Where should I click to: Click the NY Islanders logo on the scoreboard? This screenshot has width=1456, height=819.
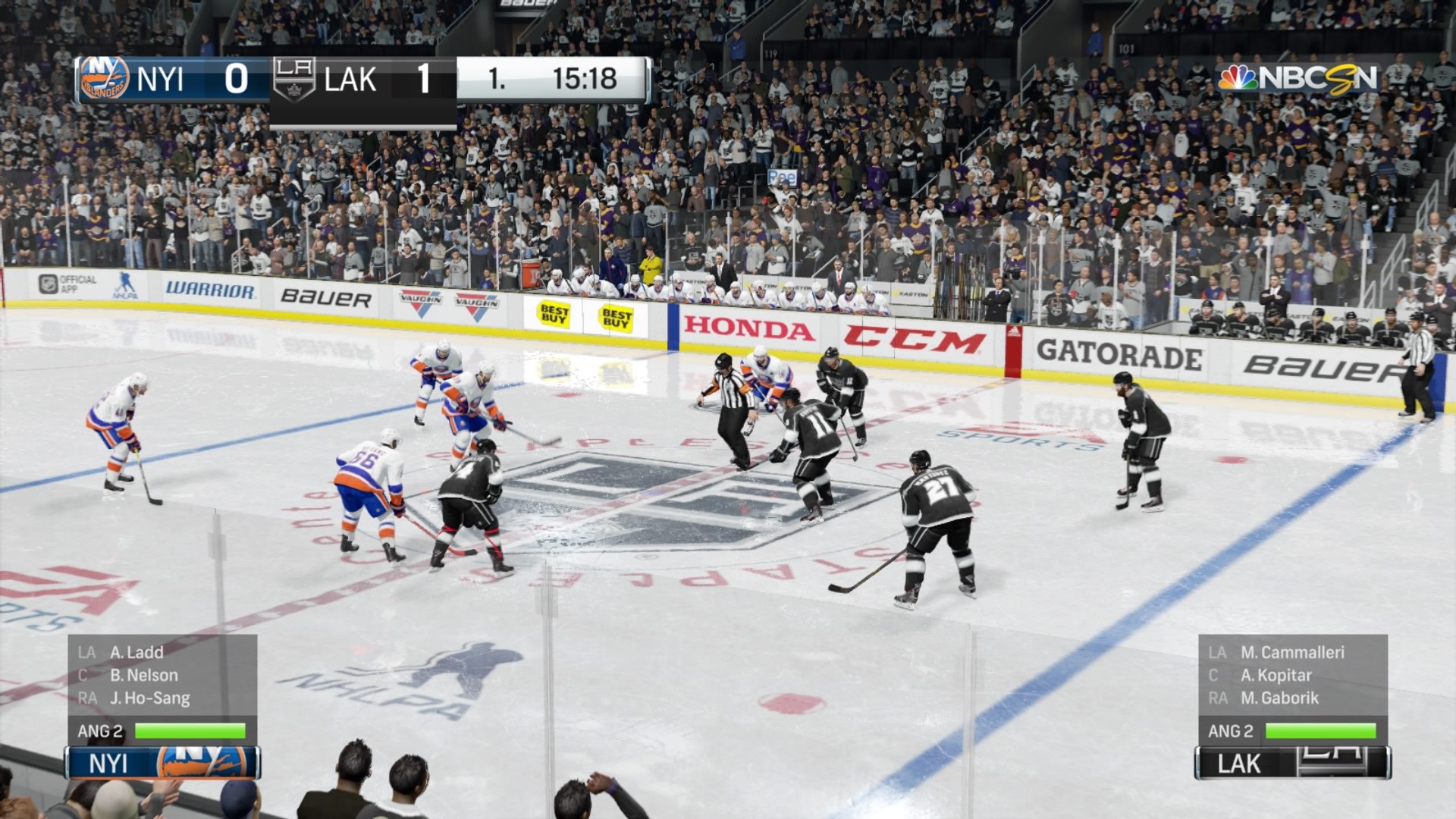(102, 79)
